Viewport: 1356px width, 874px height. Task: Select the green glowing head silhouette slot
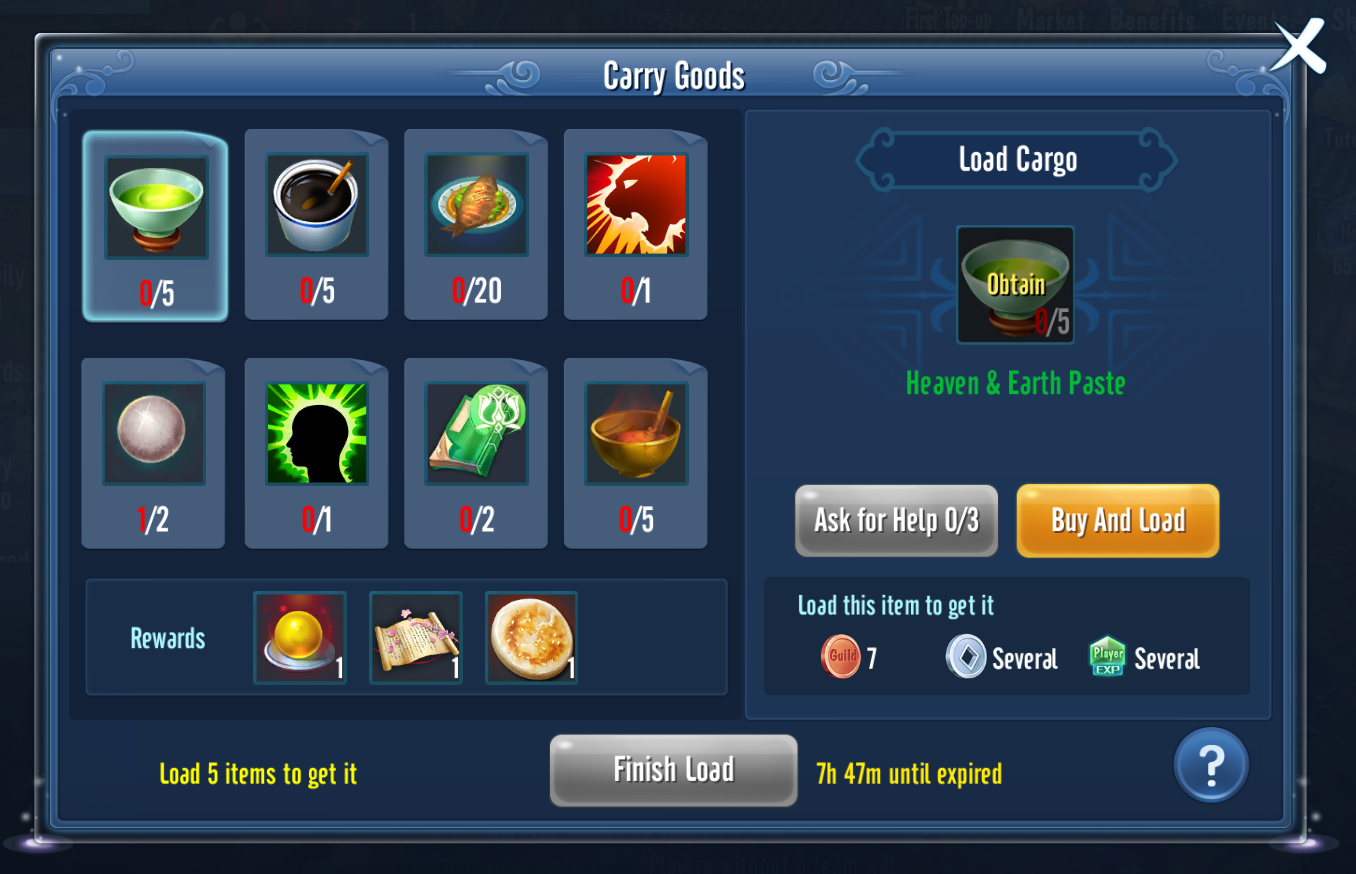click(x=316, y=453)
